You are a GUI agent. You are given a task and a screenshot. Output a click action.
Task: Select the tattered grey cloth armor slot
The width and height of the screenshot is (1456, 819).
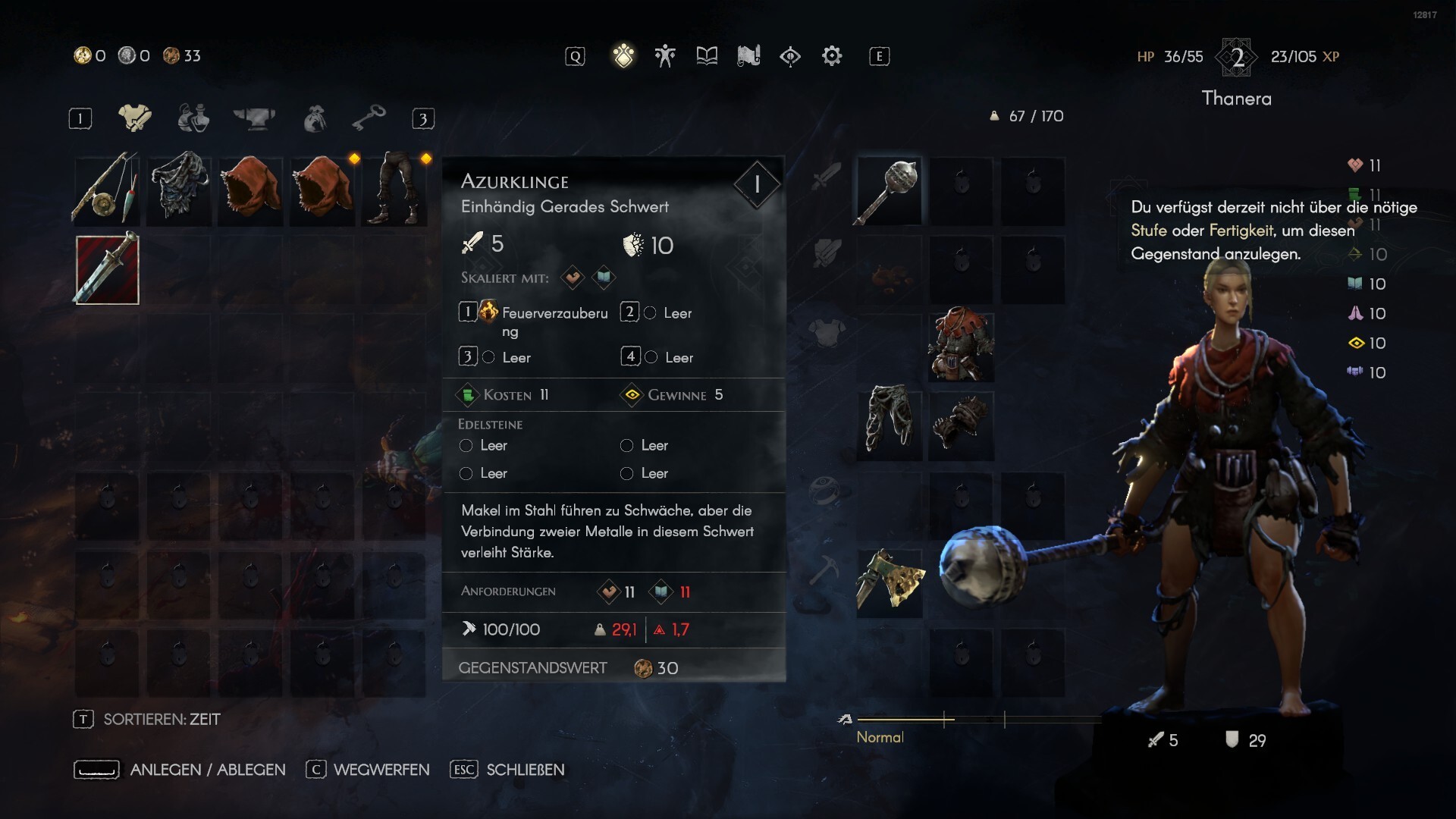(179, 190)
